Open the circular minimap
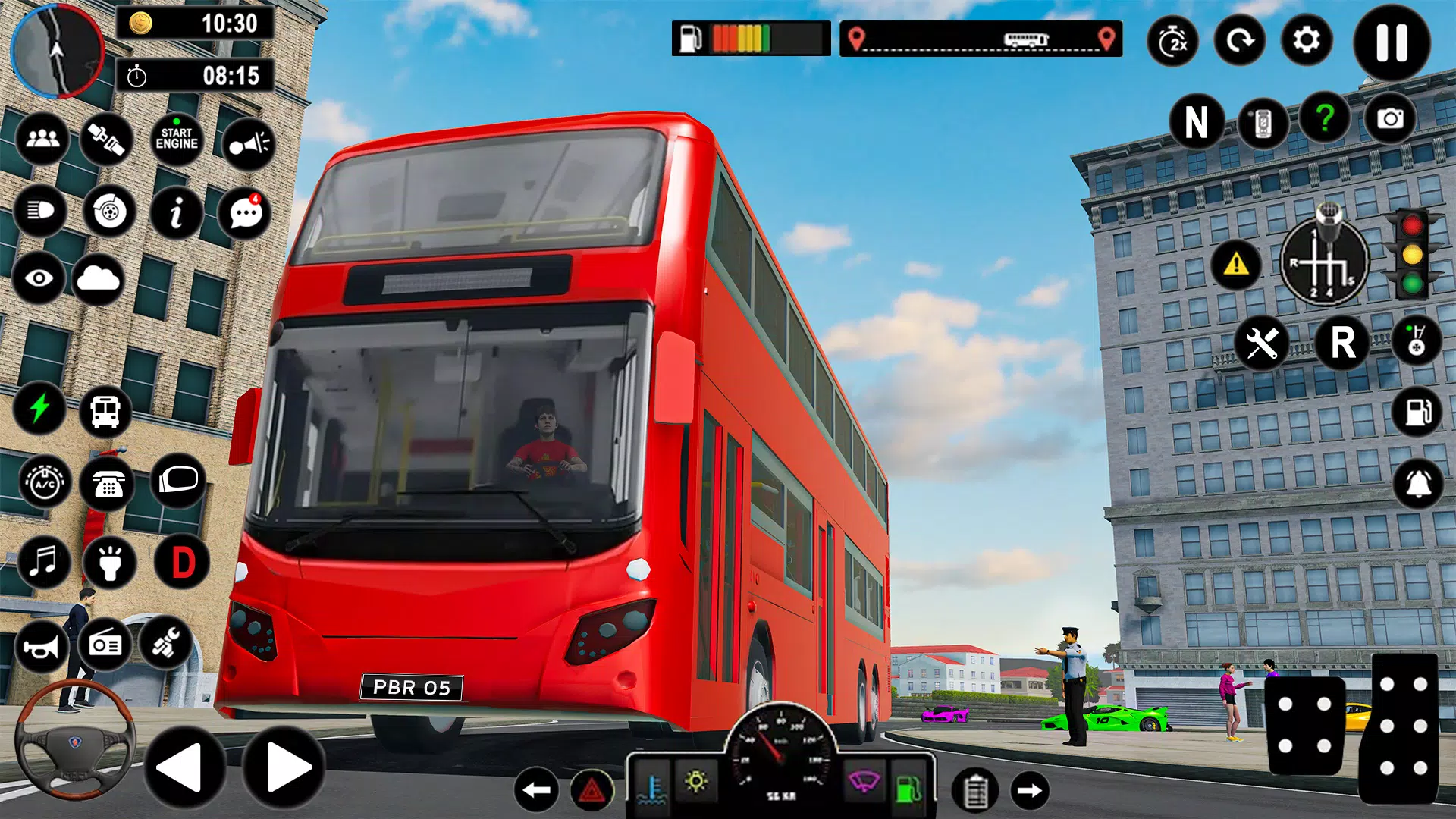 click(57, 50)
